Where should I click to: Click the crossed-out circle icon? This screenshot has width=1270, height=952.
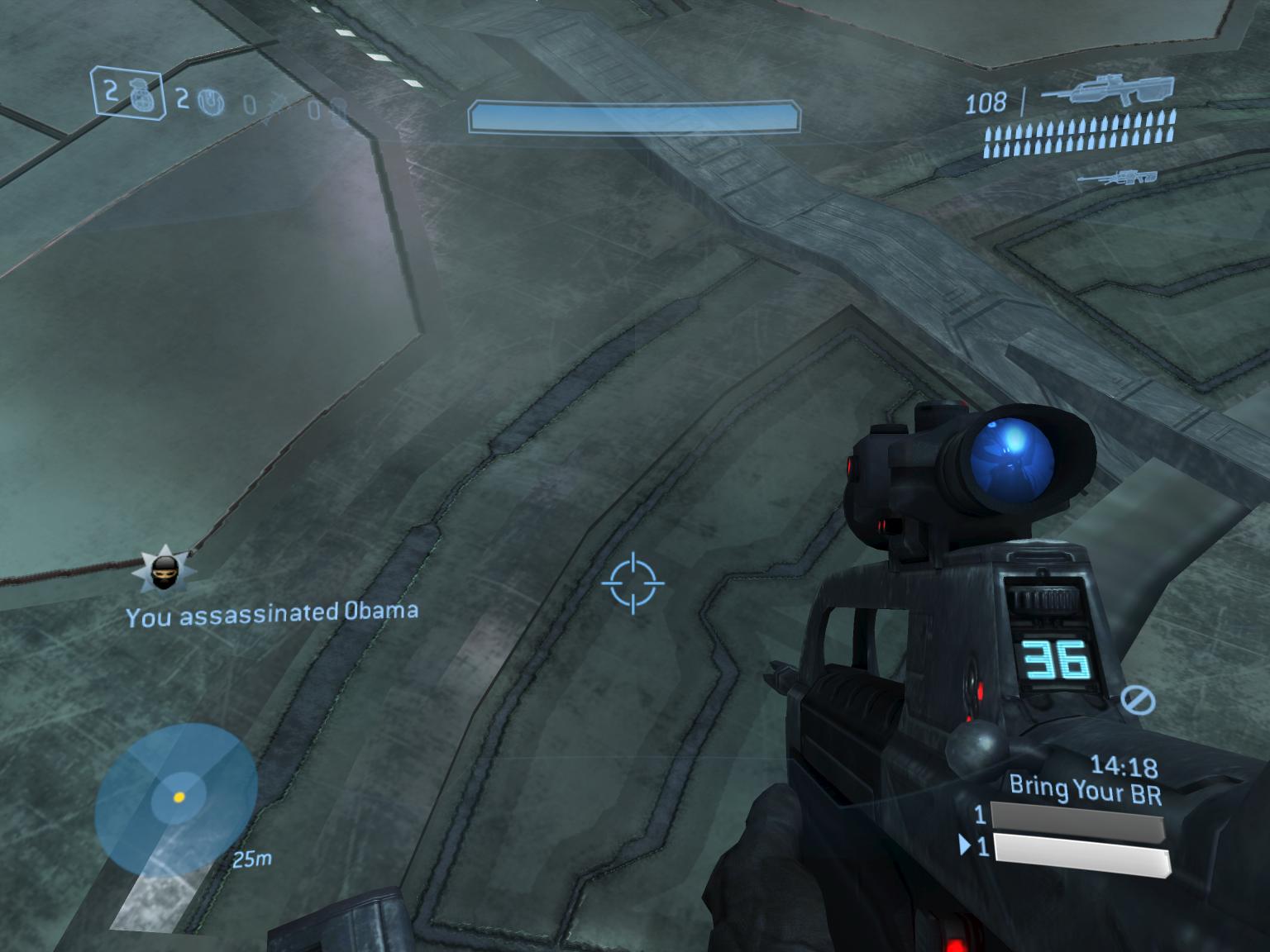pyautogui.click(x=1138, y=701)
